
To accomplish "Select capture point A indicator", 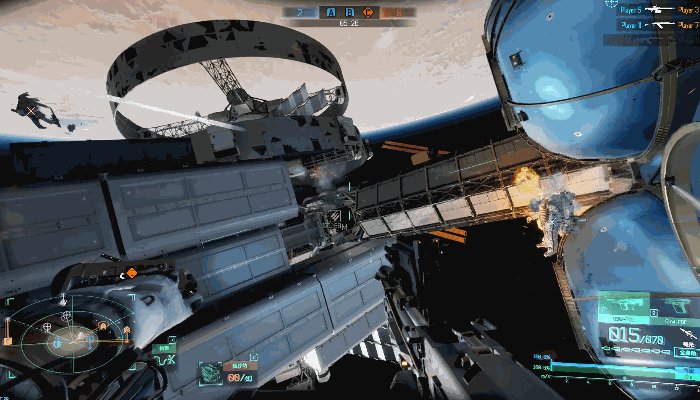I will pos(333,13).
